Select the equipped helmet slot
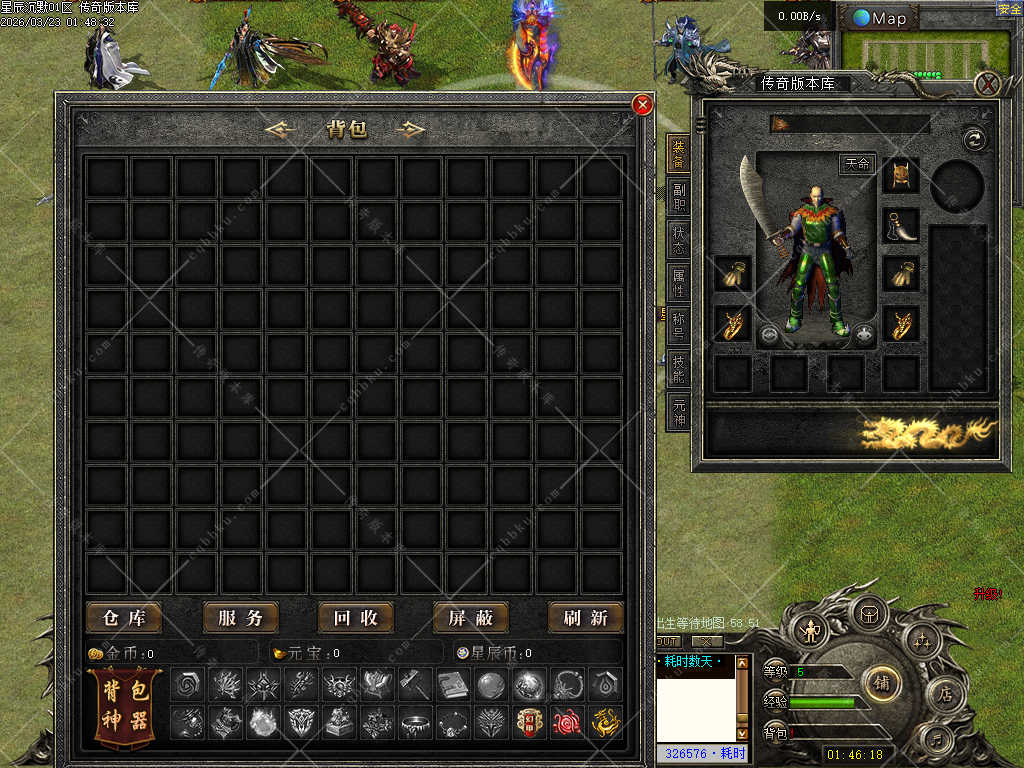Viewport: 1024px width, 768px height. pos(900,175)
